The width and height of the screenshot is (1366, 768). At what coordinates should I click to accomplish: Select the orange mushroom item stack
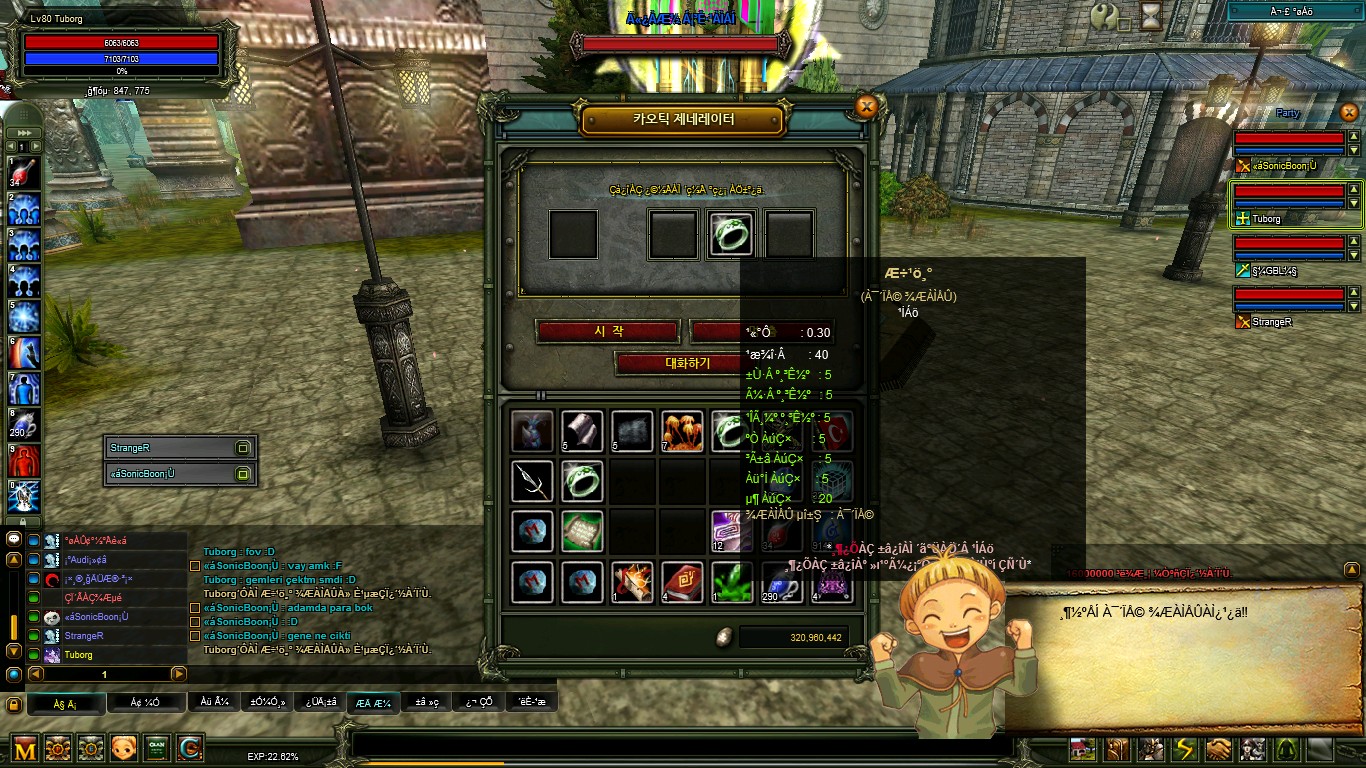[681, 431]
